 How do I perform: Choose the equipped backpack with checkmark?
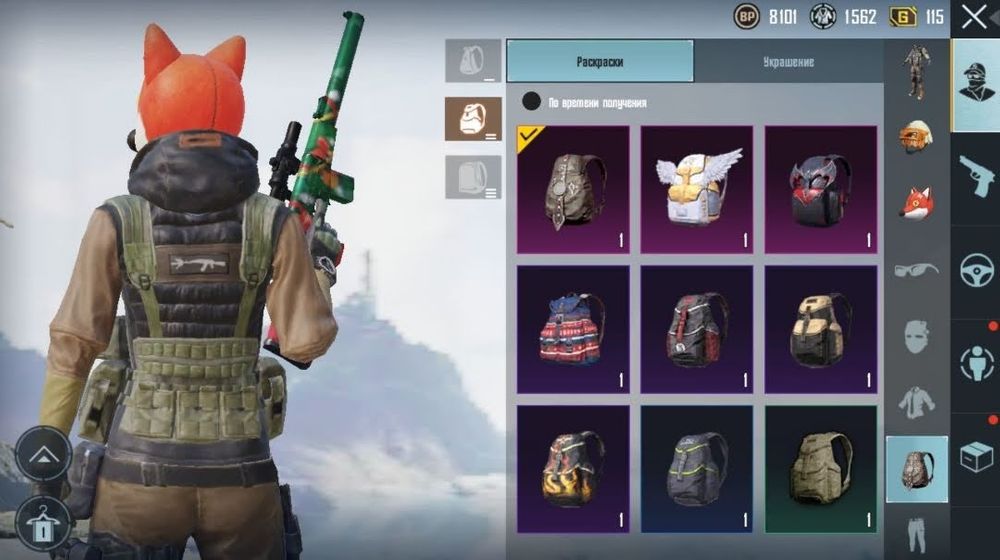[573, 189]
